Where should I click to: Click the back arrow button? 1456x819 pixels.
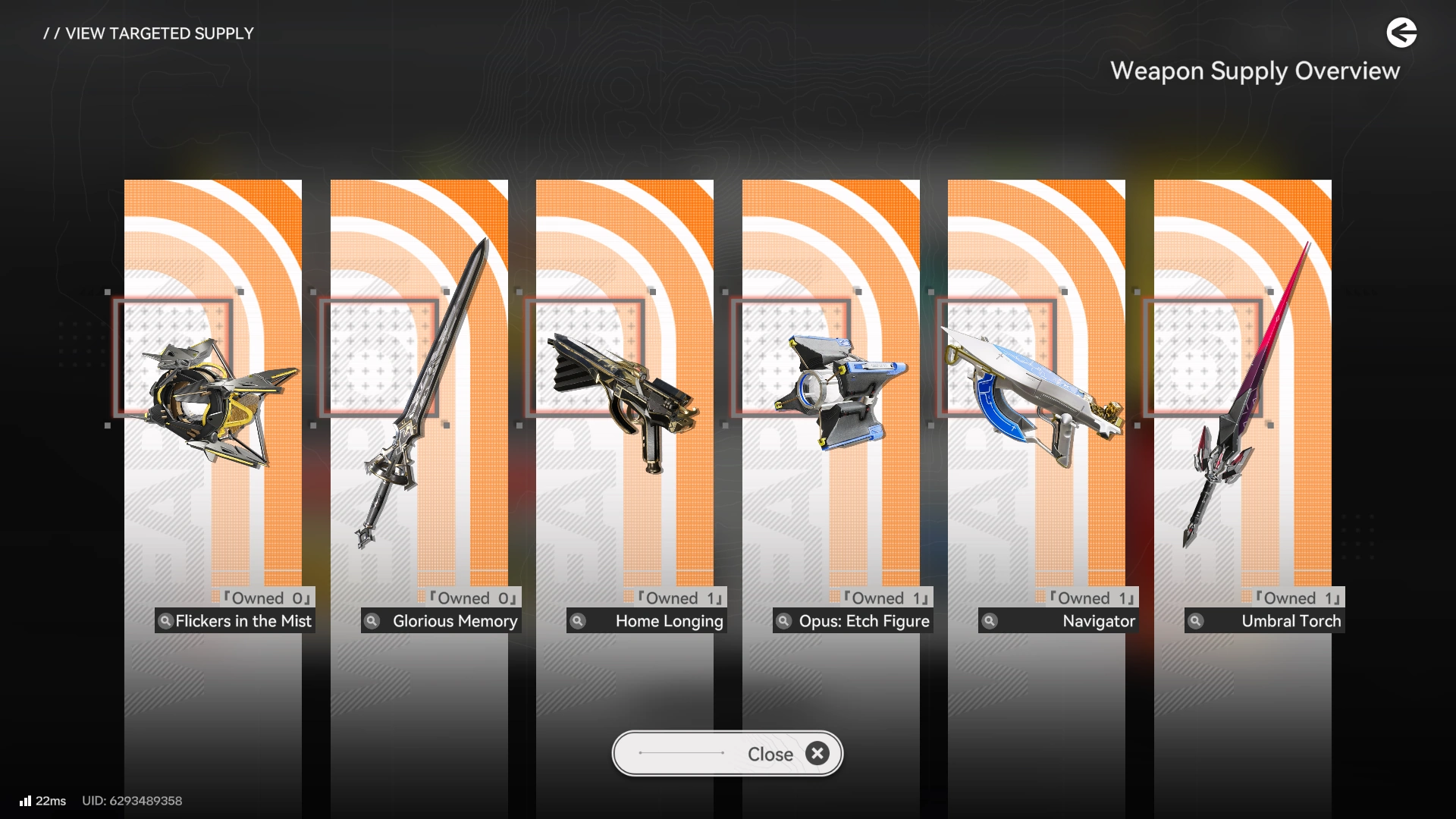point(1401,33)
